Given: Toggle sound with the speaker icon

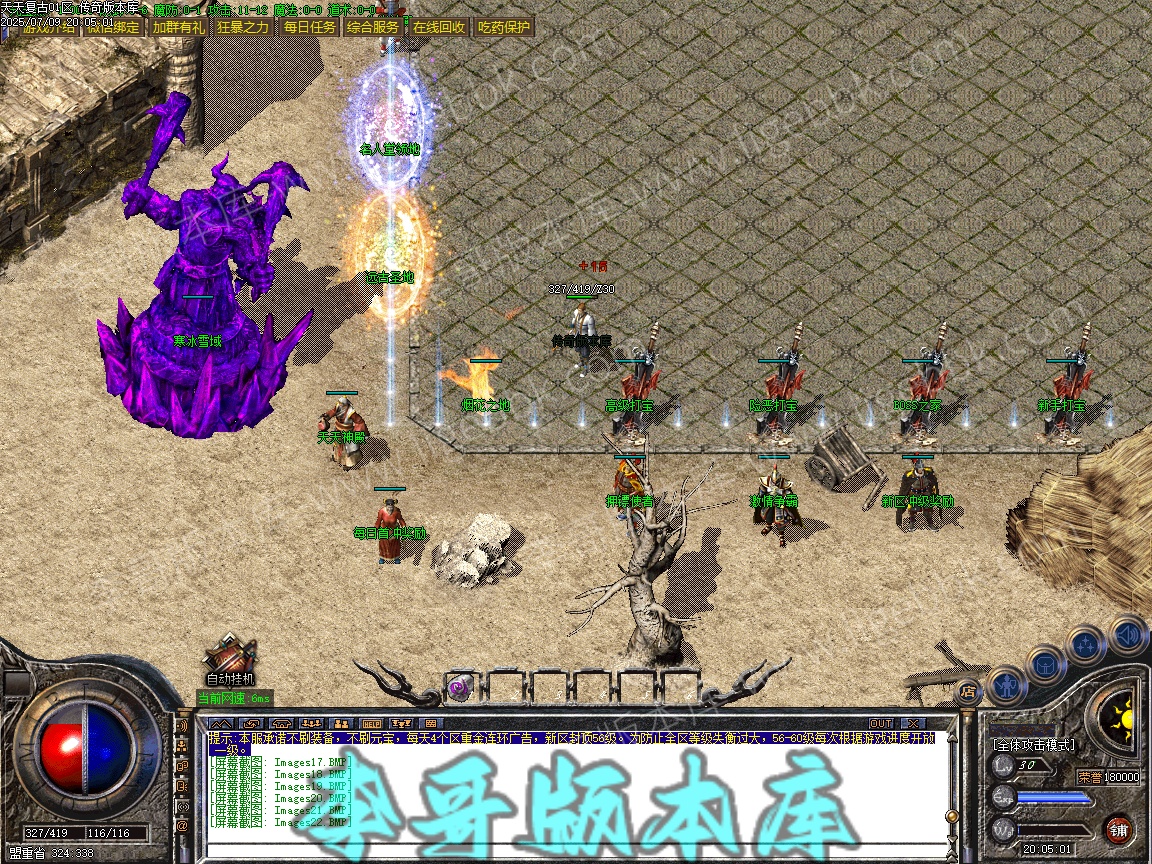Looking at the screenshot, I should 1127,634.
